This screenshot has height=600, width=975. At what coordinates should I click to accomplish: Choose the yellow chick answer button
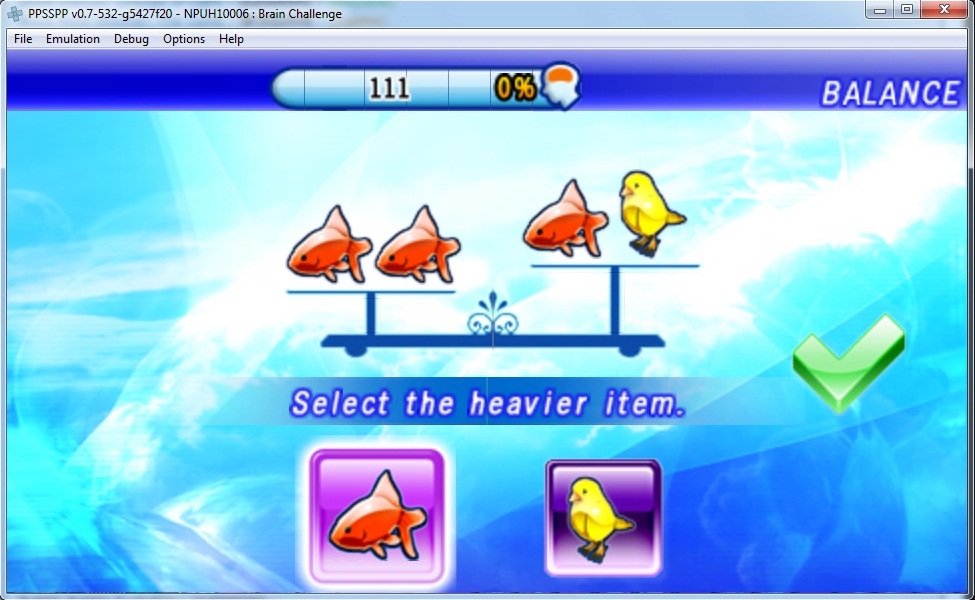603,517
